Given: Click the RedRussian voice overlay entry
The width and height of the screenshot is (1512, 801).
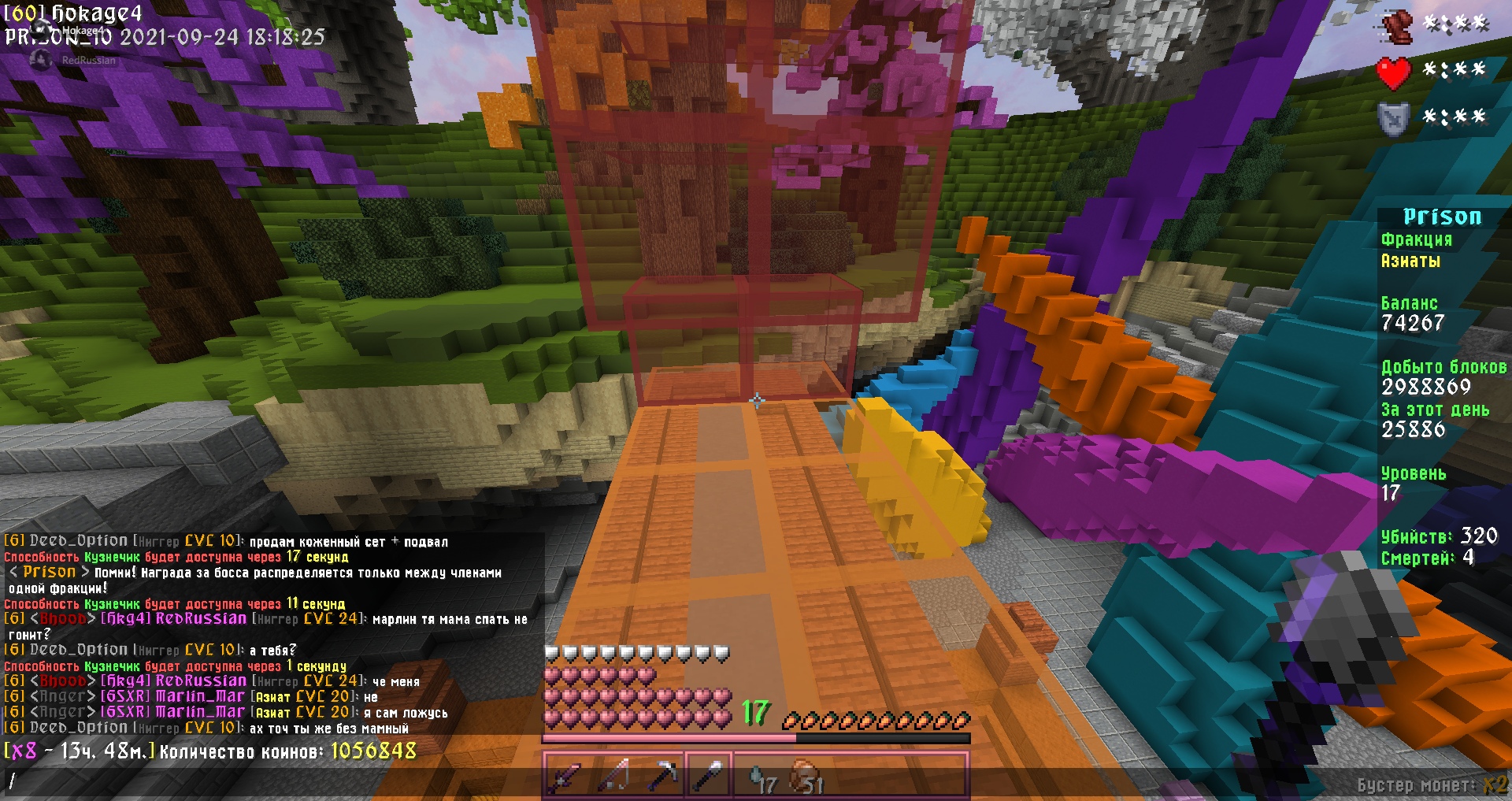Looking at the screenshot, I should (88, 61).
